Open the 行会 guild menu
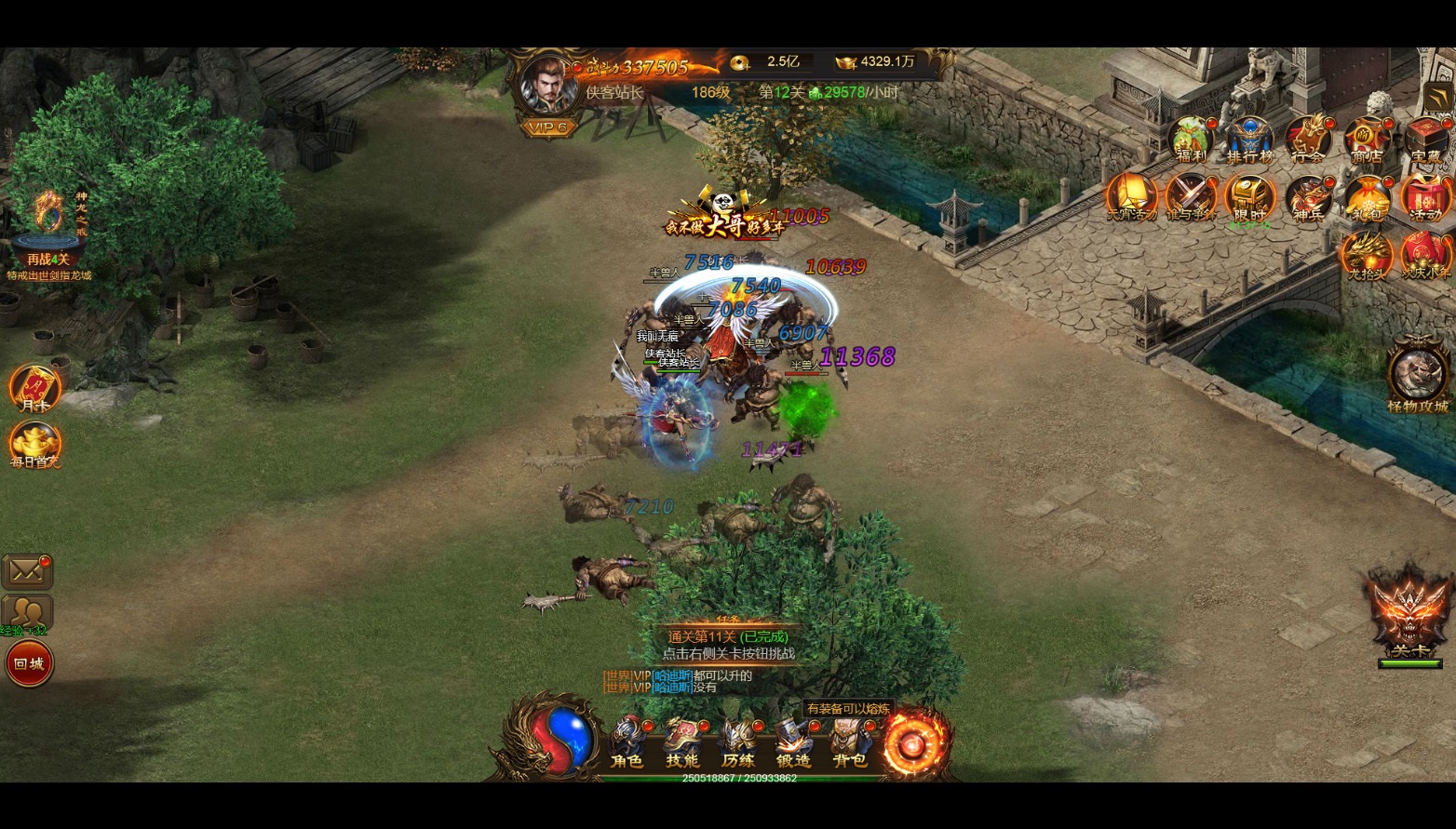This screenshot has width=1456, height=829. pyautogui.click(x=1308, y=140)
